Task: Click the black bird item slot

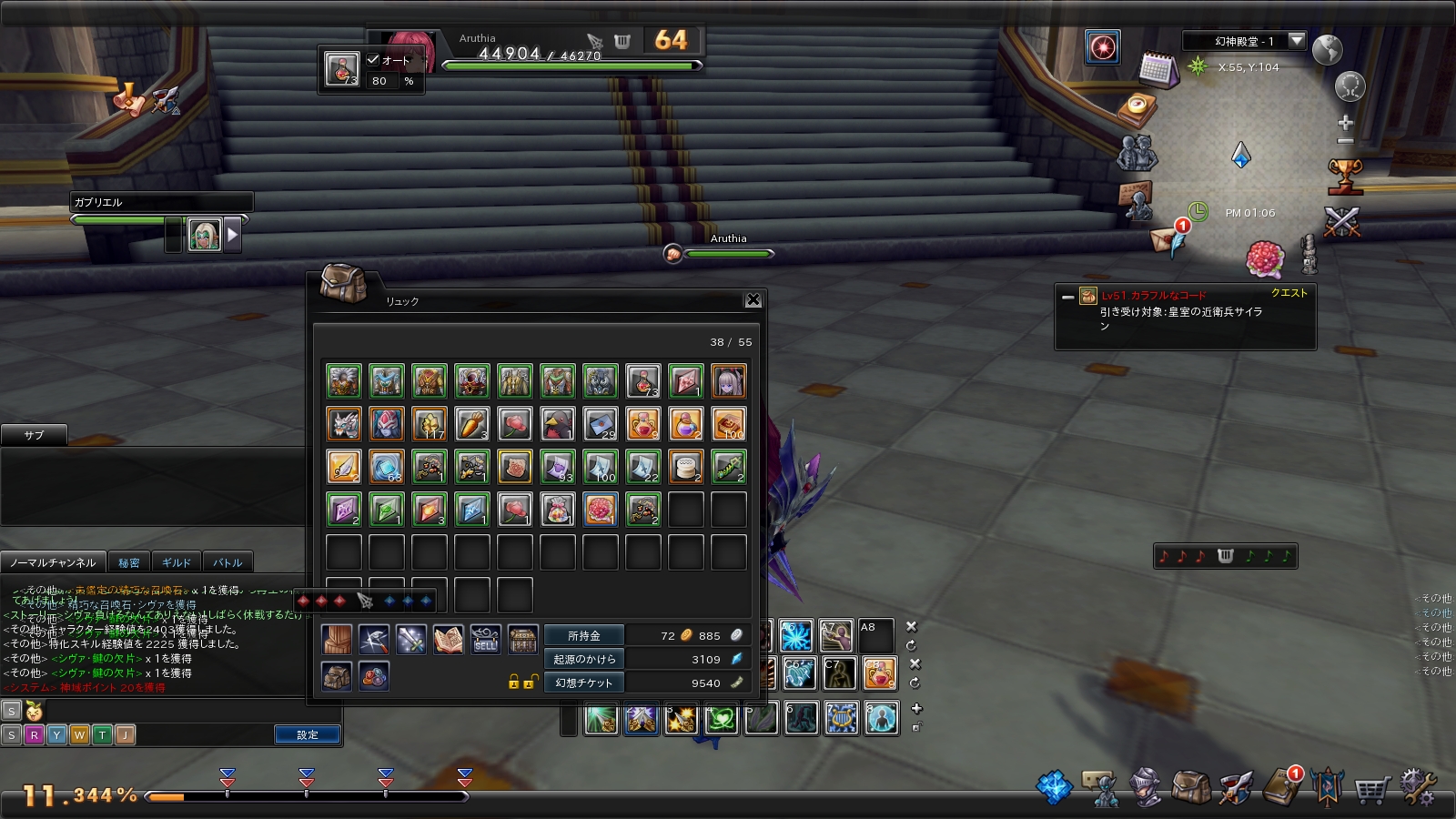Action: pyautogui.click(x=557, y=424)
